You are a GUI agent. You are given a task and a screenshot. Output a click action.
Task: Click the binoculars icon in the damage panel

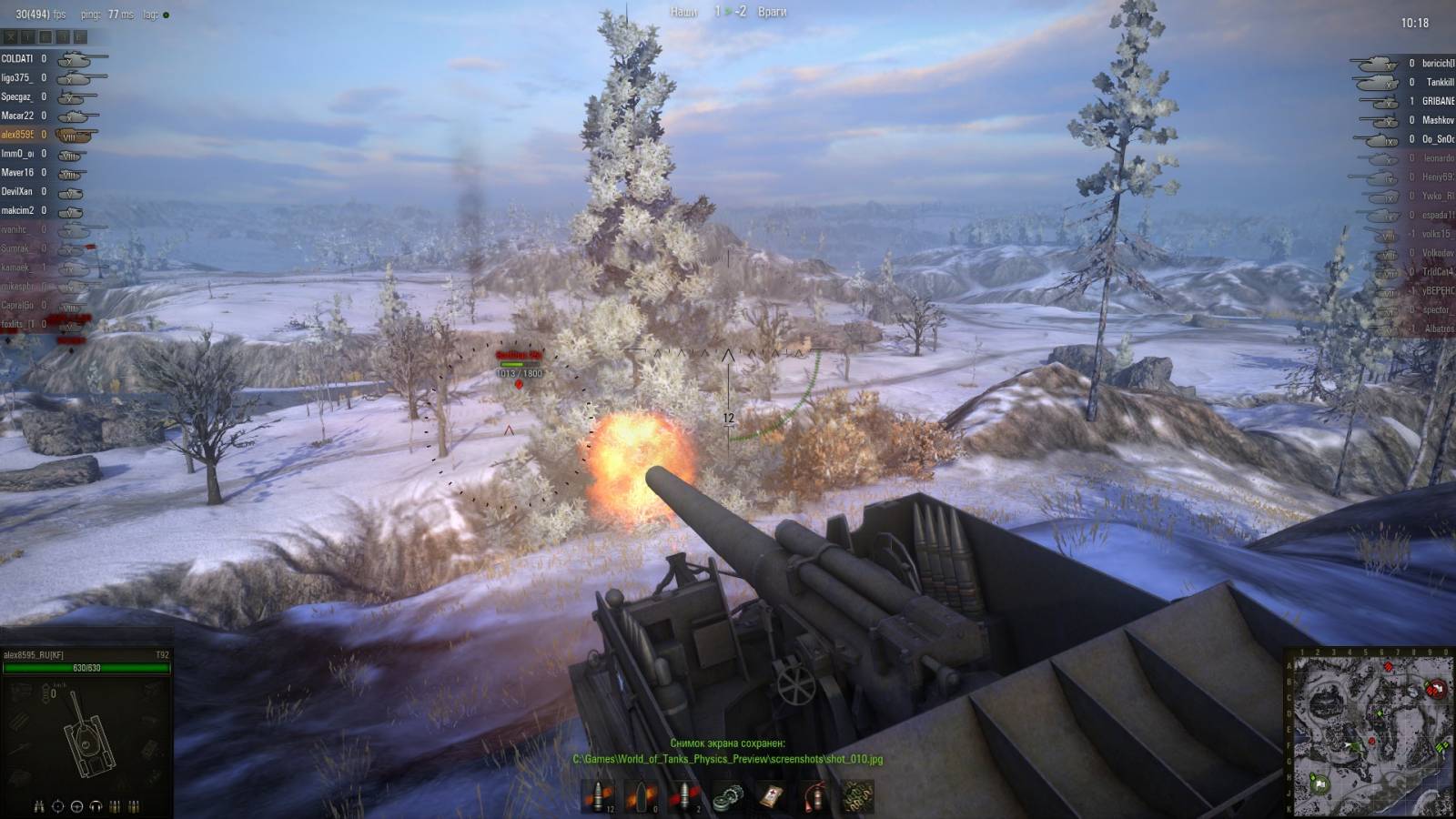[x=39, y=806]
